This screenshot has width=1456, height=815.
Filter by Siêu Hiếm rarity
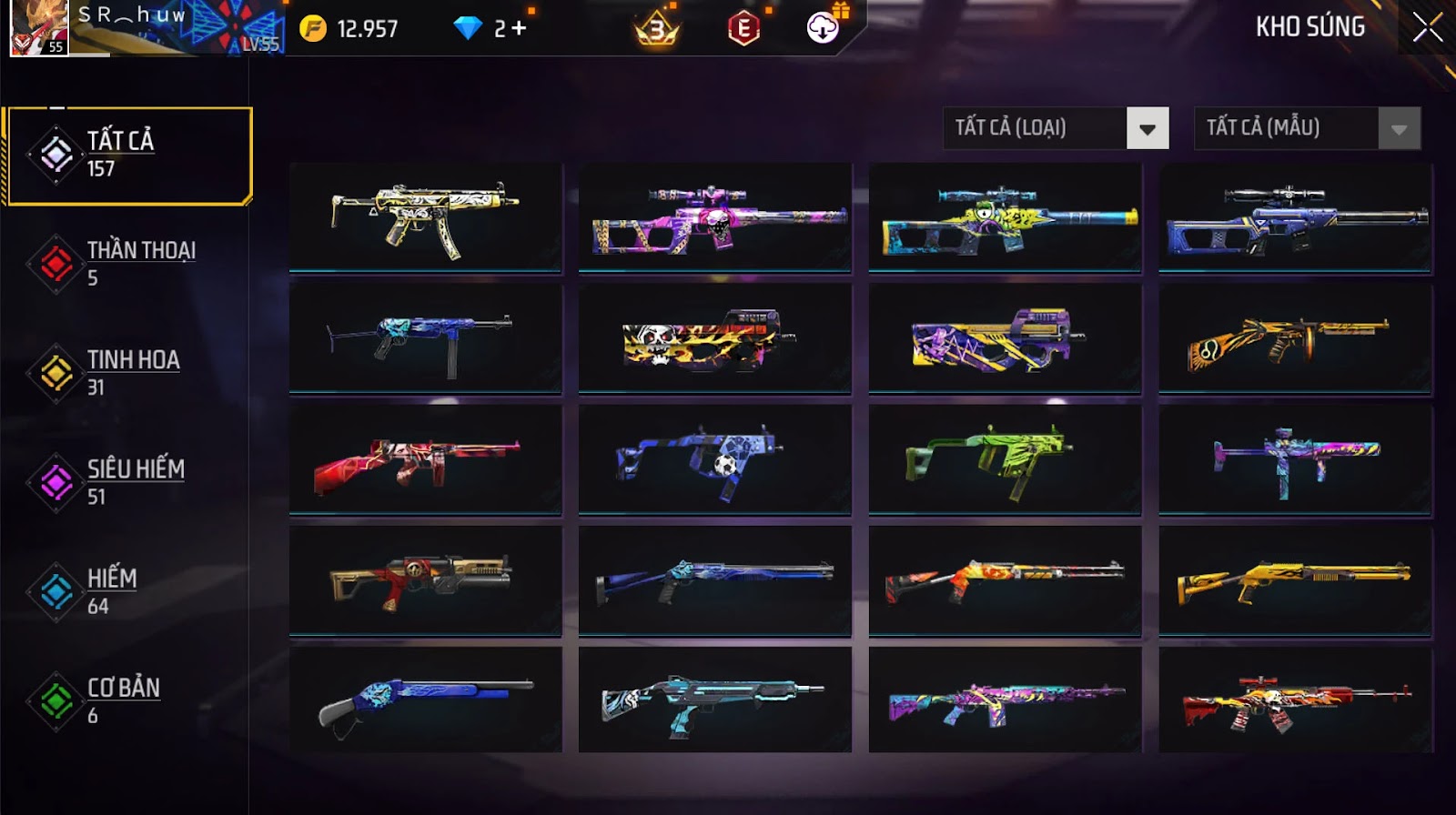click(127, 482)
